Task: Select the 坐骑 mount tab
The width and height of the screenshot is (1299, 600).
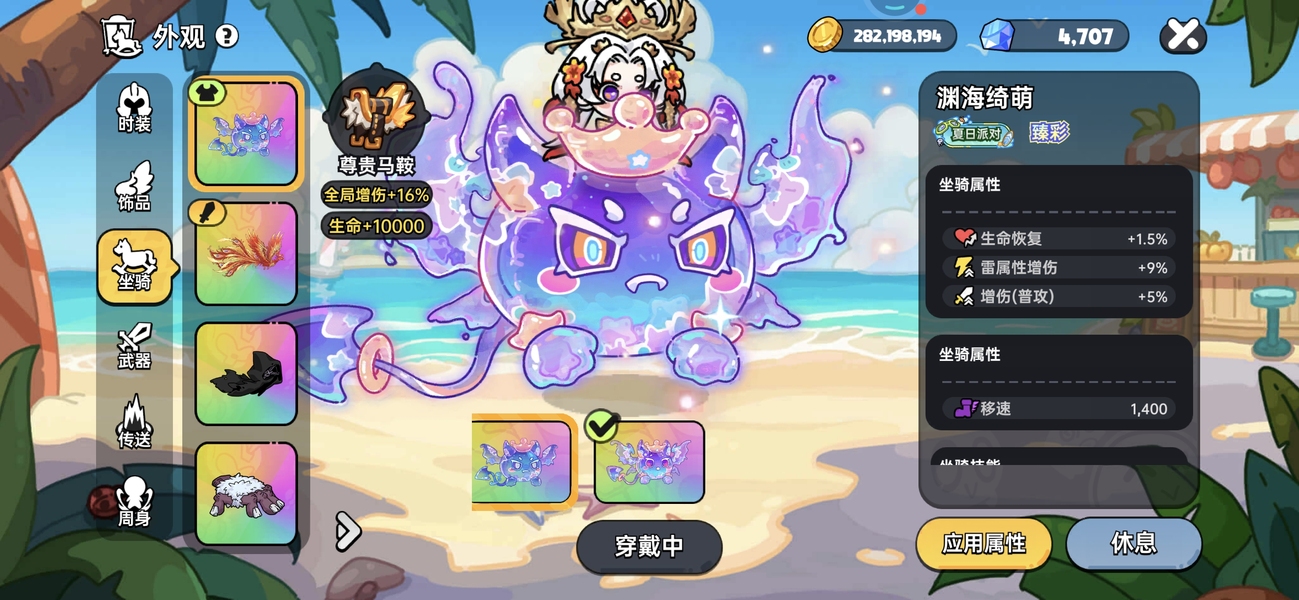Action: (x=134, y=266)
